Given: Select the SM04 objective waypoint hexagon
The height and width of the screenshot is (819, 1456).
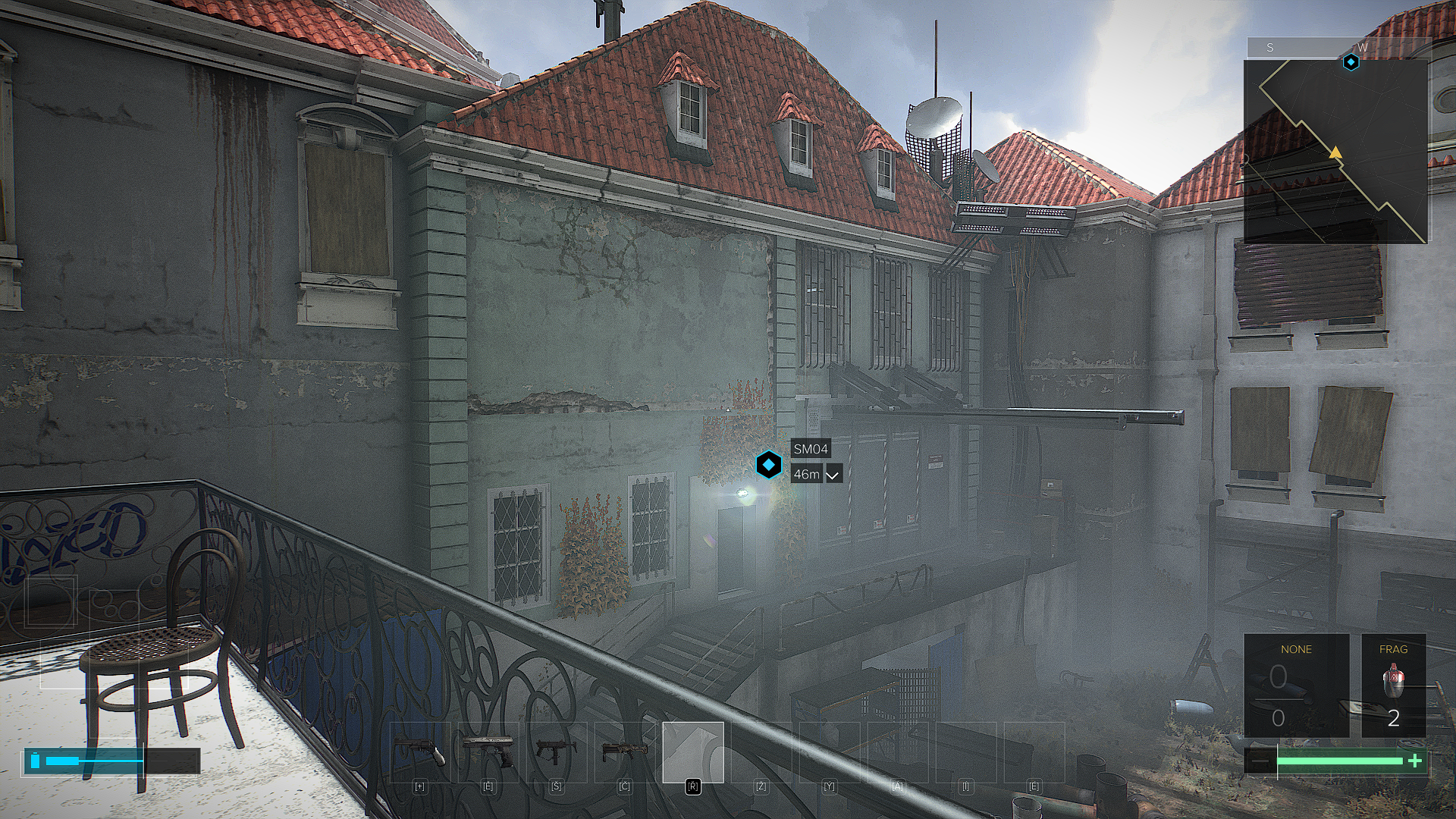Looking at the screenshot, I should (x=768, y=465).
